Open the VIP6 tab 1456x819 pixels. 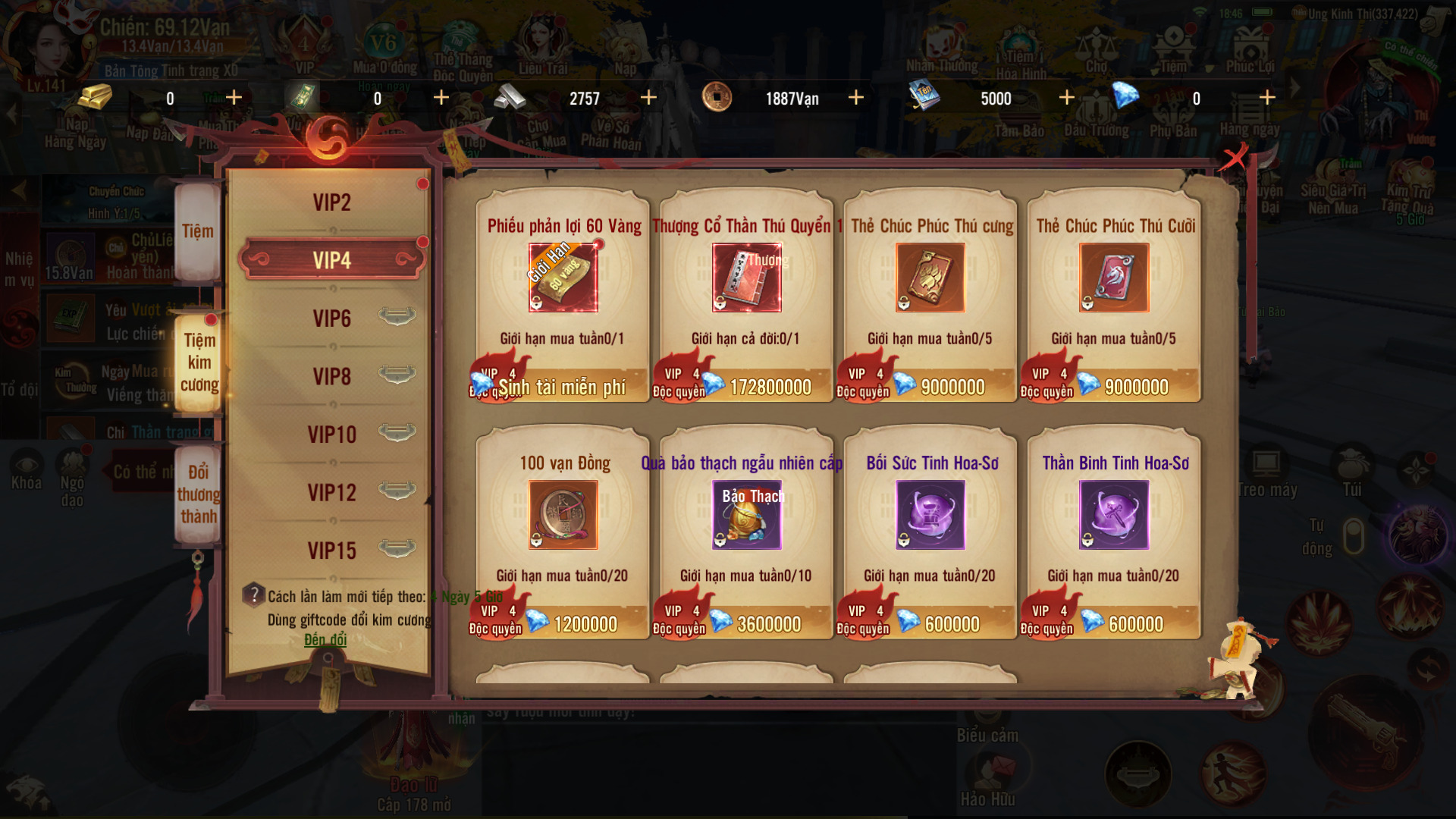click(331, 318)
